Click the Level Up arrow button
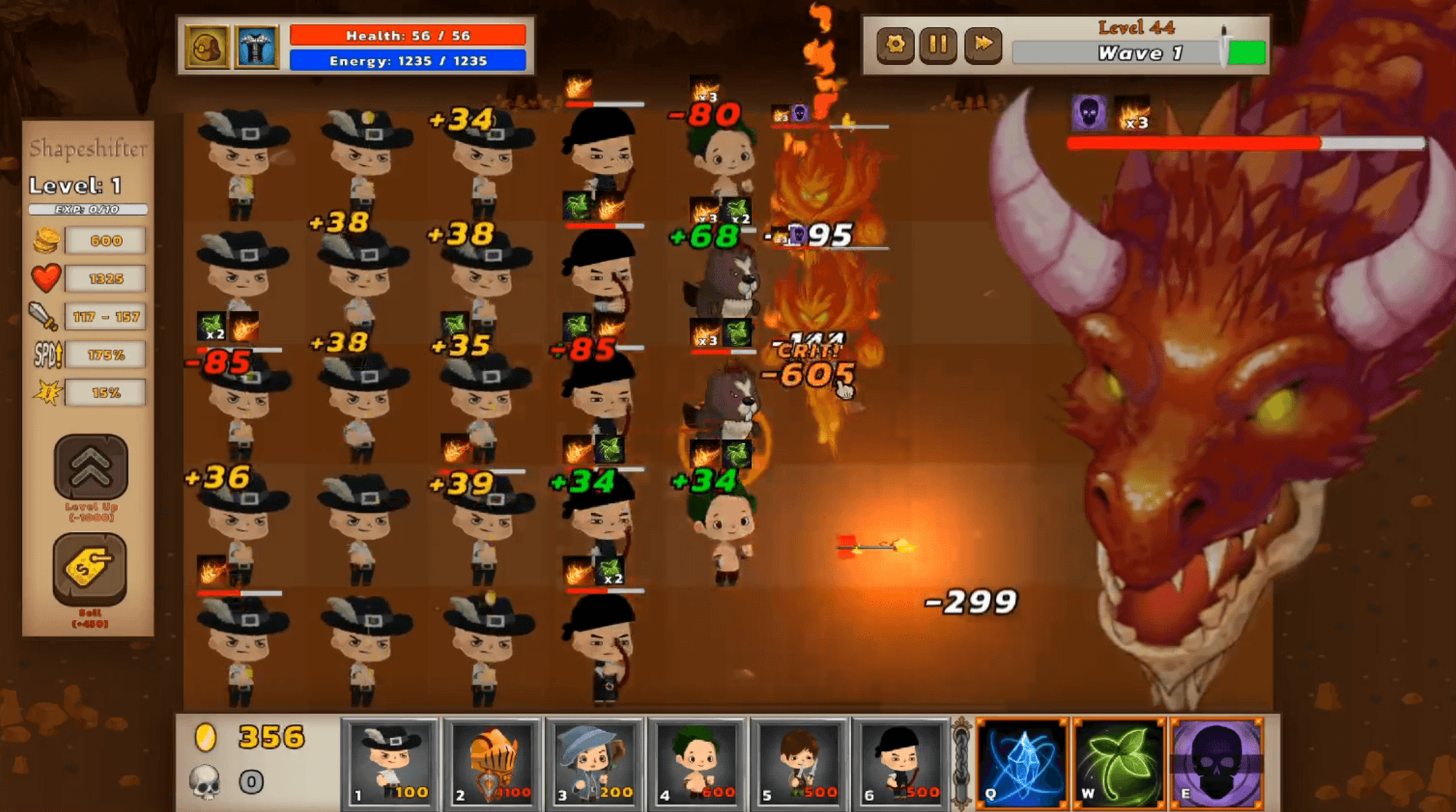This screenshot has width=1456, height=812. click(91, 467)
